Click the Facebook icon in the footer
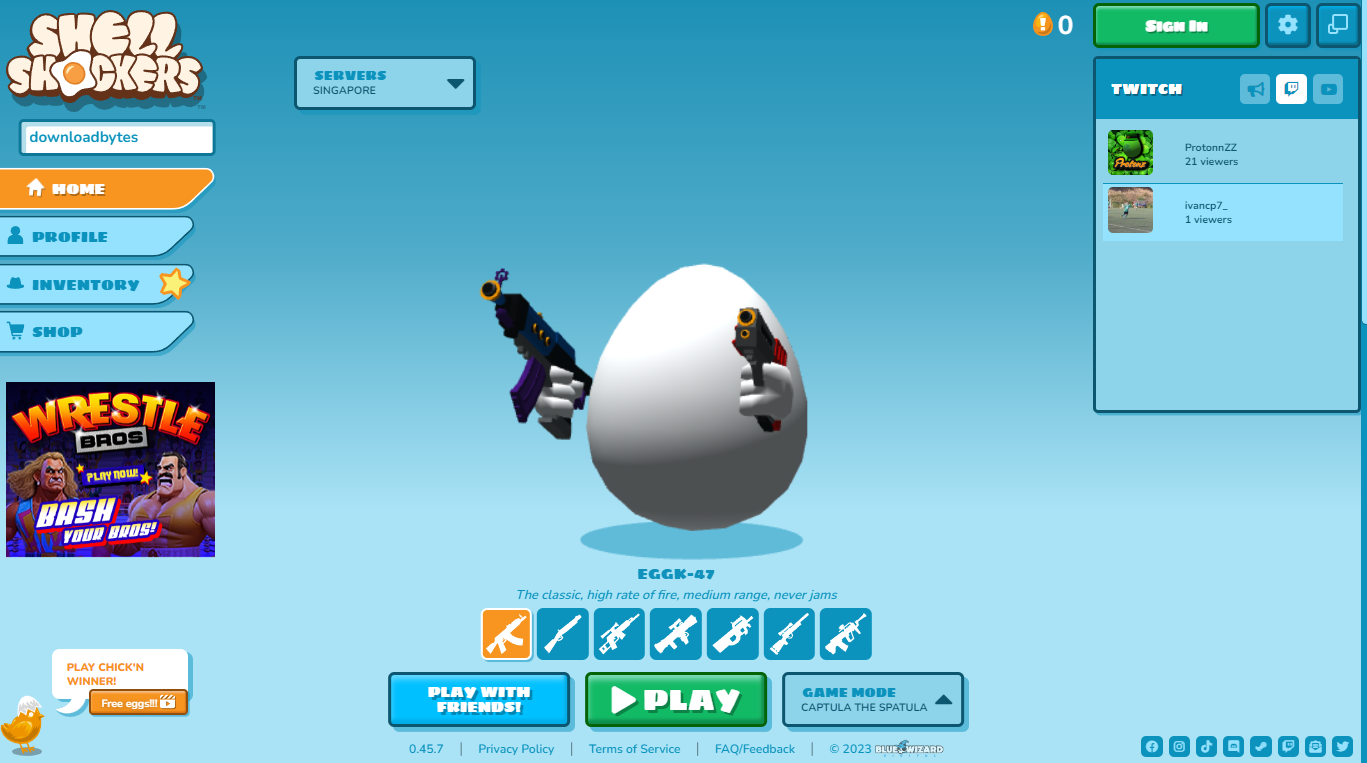1367x763 pixels. (1152, 746)
